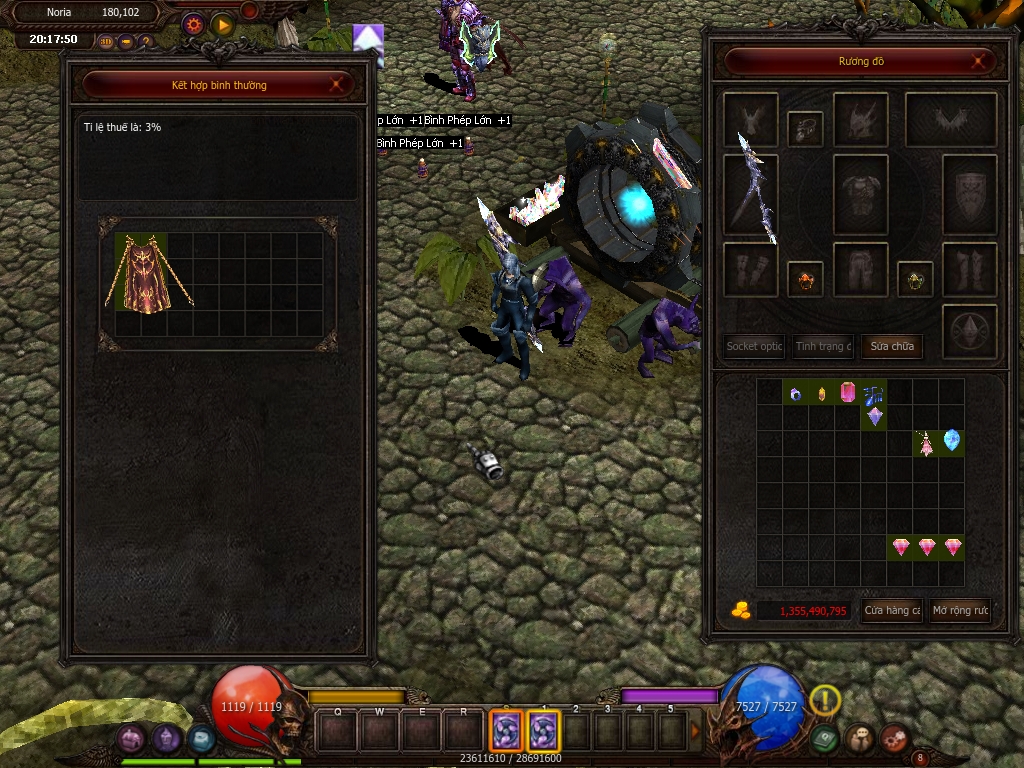Close the Kết hợp bình thường window

pos(337,85)
